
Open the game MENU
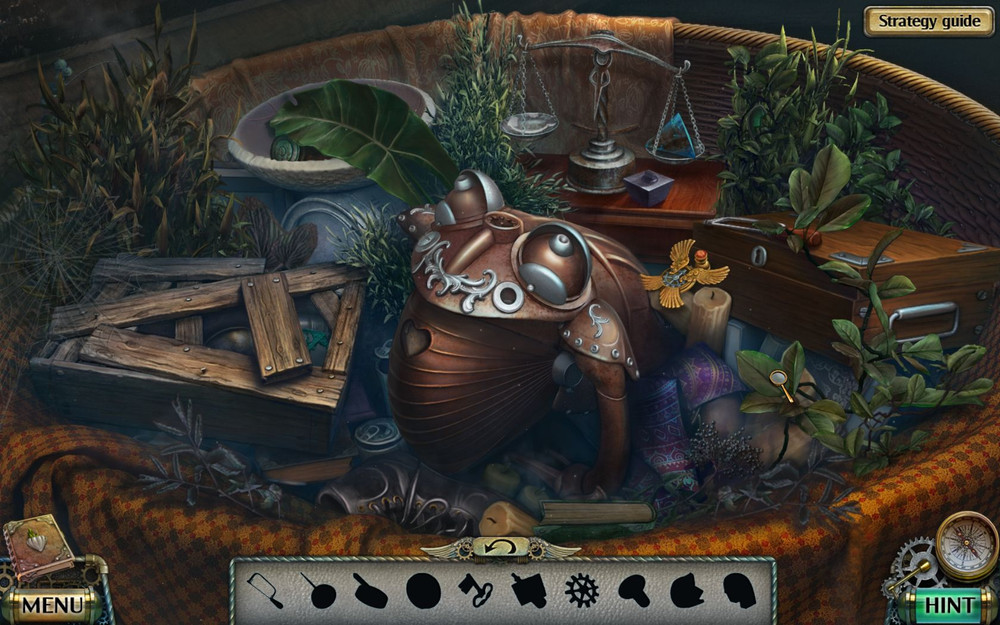point(52,604)
